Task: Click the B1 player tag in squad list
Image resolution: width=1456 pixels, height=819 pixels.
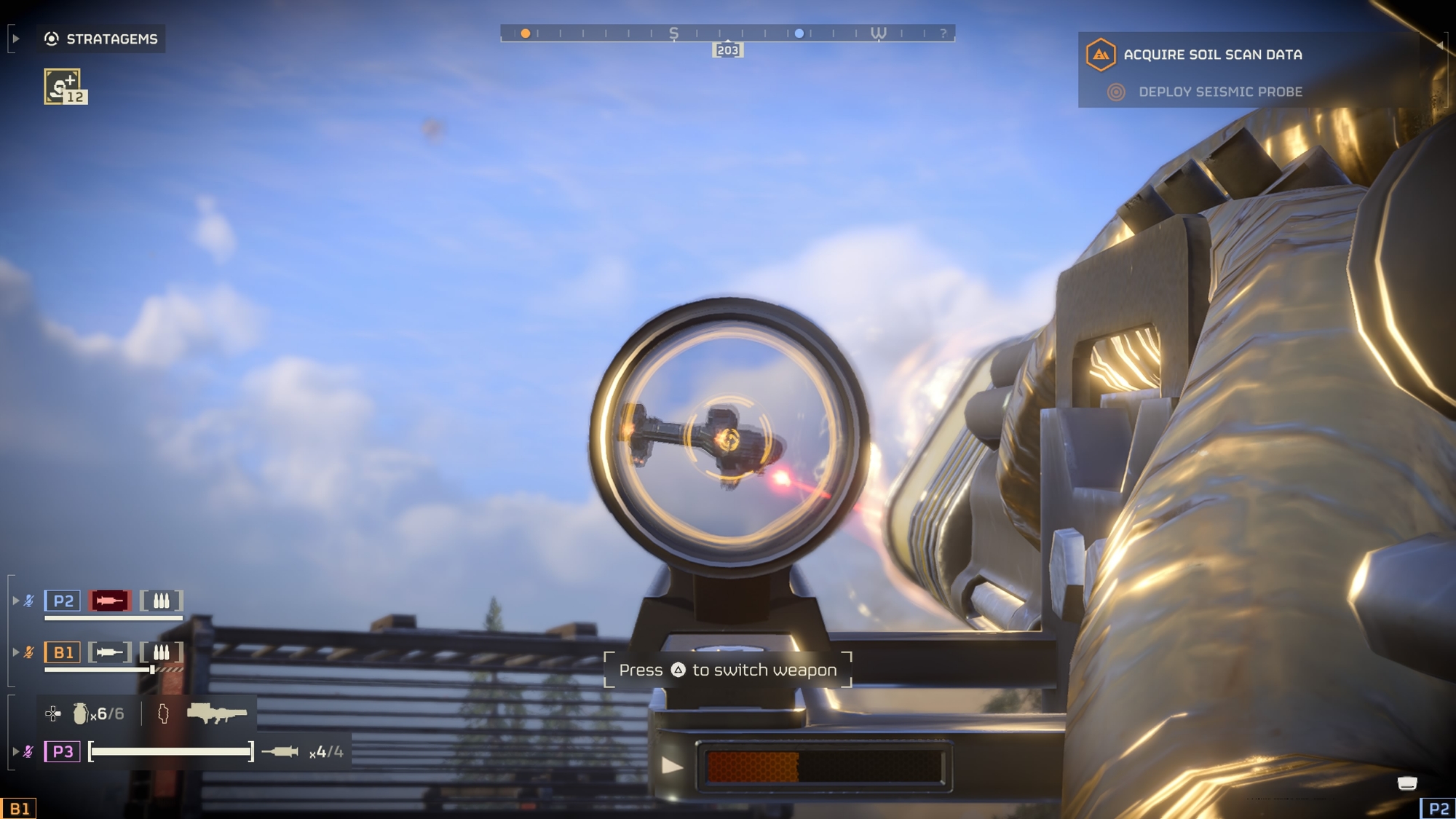Action: [63, 652]
